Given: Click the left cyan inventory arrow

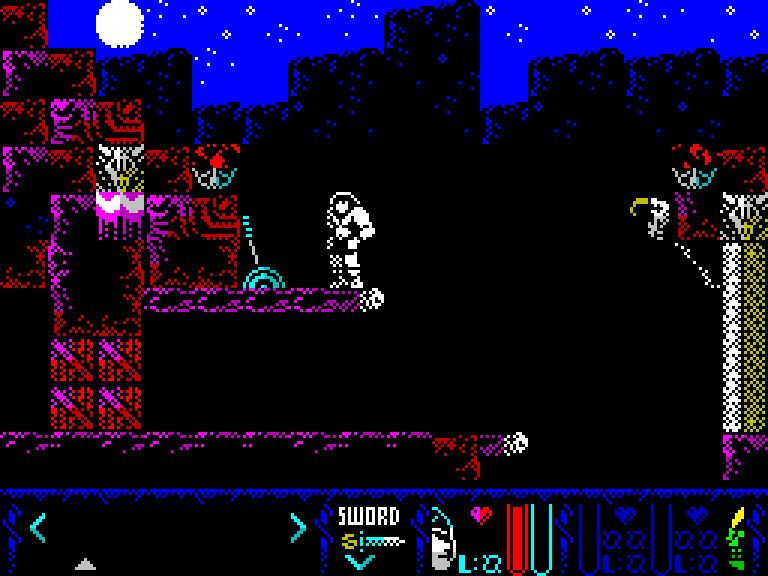Looking at the screenshot, I should (37, 526).
